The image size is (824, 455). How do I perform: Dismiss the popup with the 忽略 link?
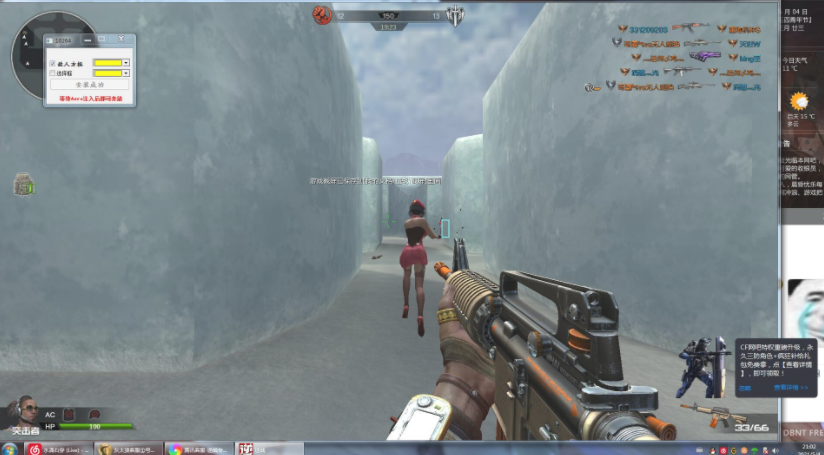pyautogui.click(x=744, y=387)
